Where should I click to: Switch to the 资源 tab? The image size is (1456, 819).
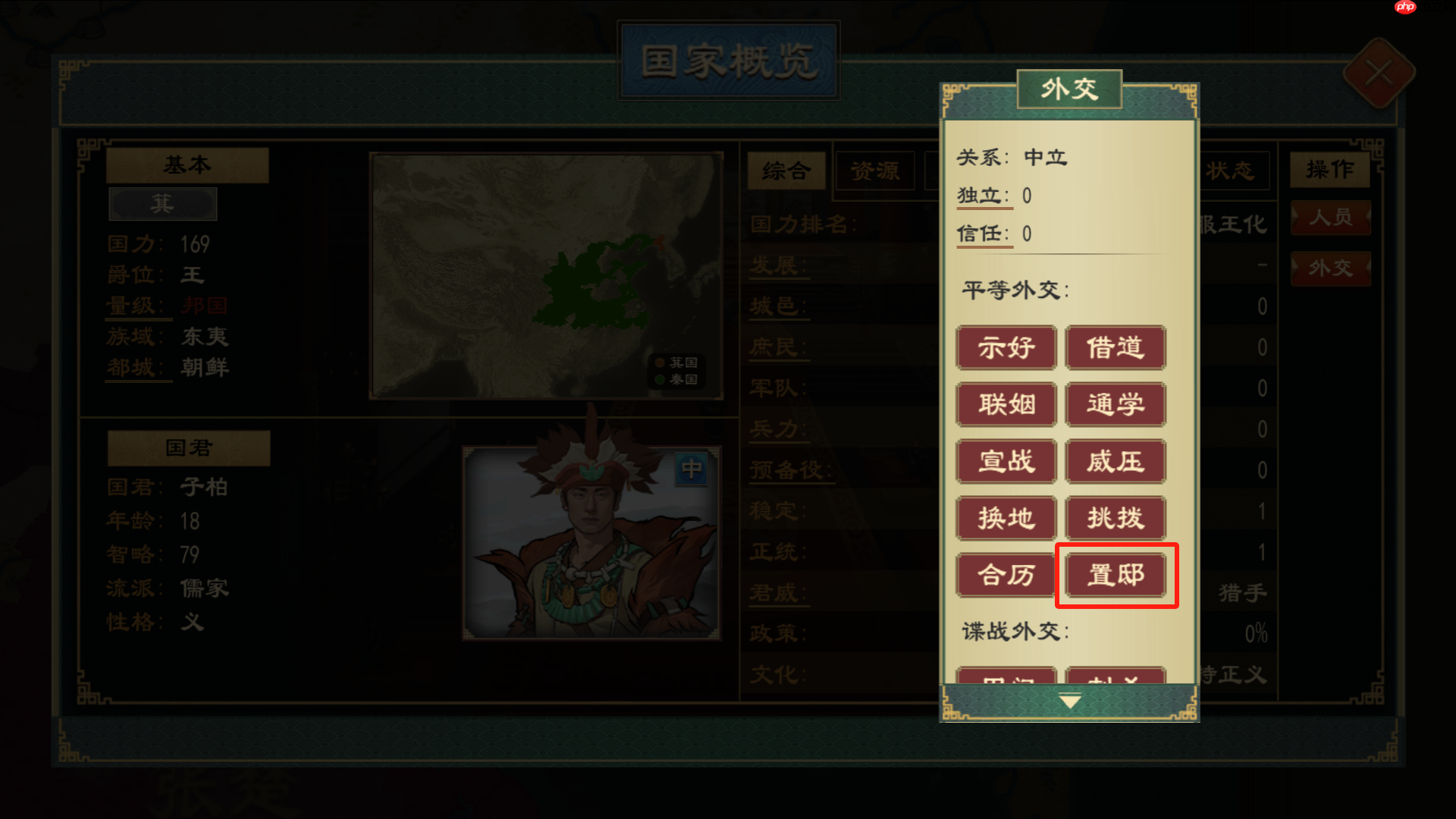point(876,172)
